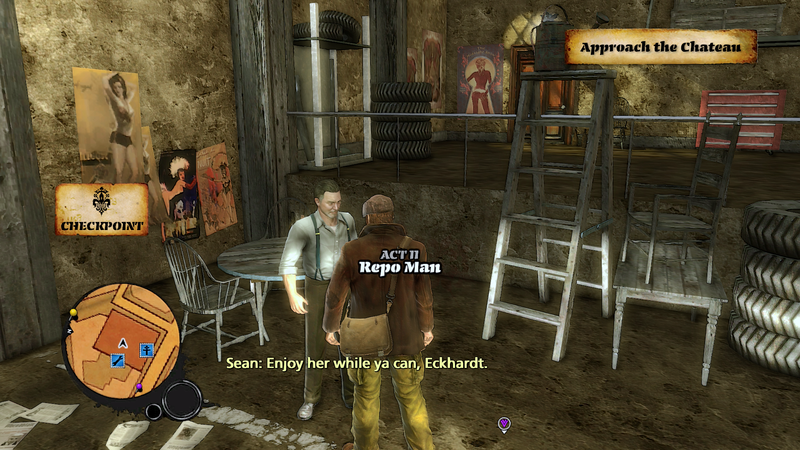
Task: Click the Checkpoint notification banner
Action: [x=101, y=210]
